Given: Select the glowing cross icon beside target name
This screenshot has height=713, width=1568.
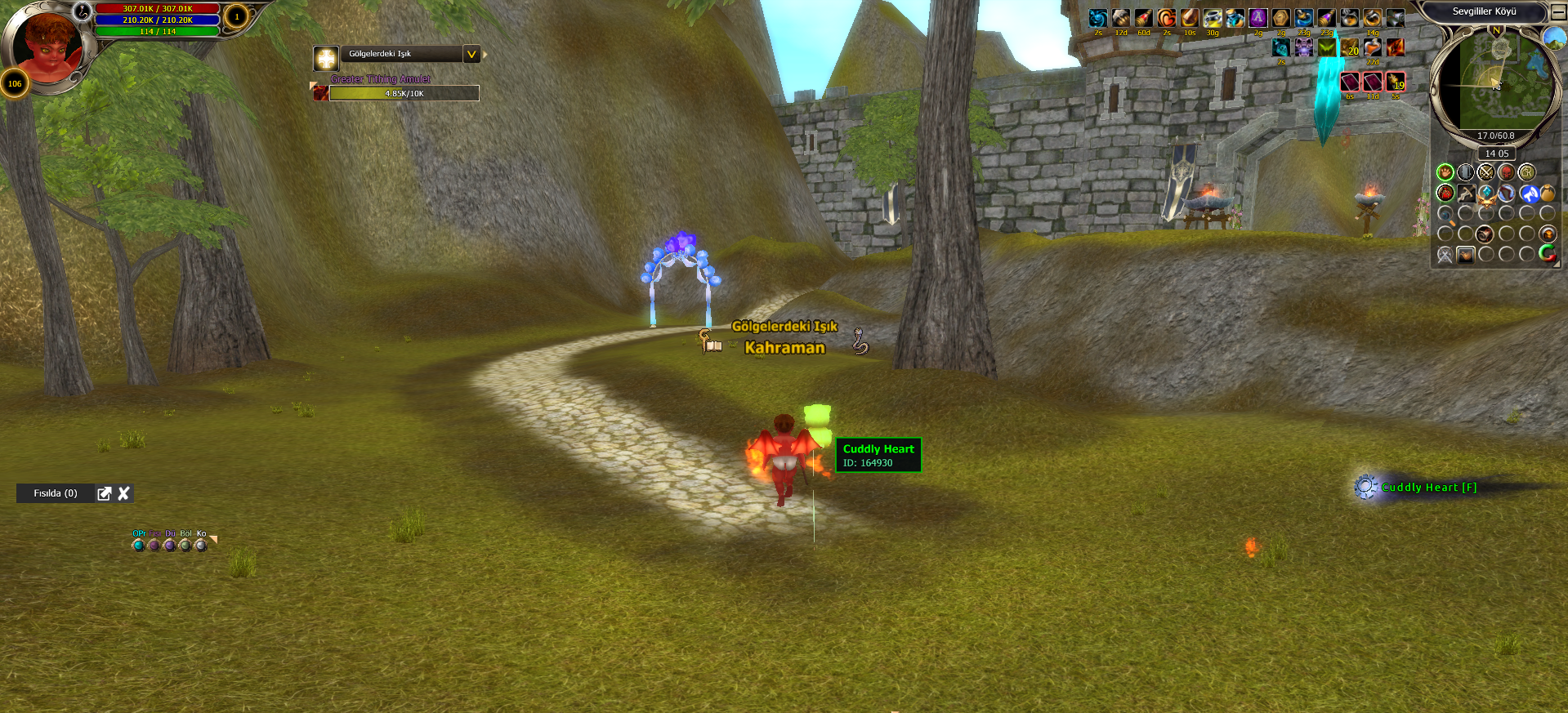Looking at the screenshot, I should tap(326, 59).
